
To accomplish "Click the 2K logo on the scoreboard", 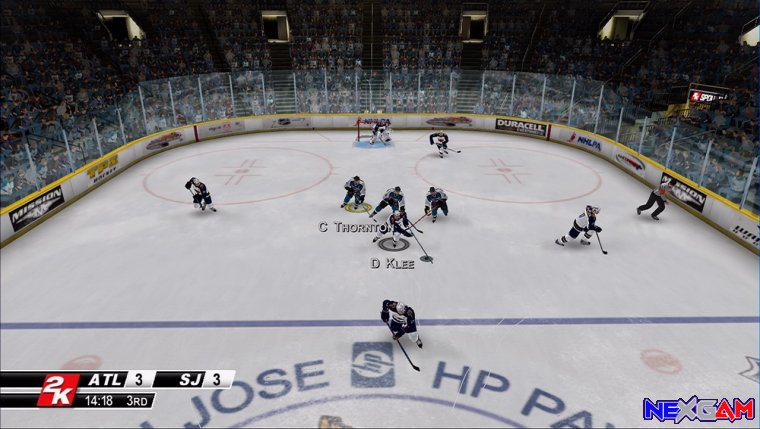I will (x=56, y=390).
